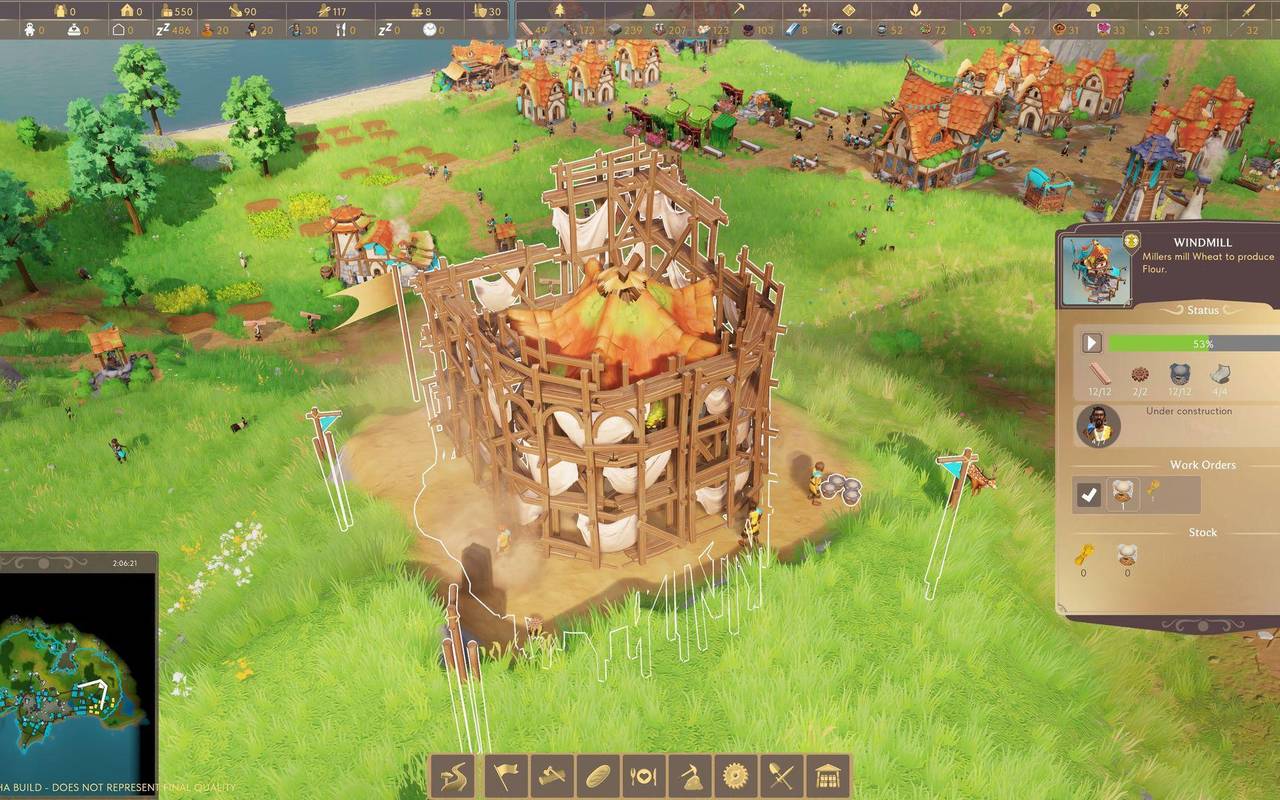Click the crossed shovels construction icon
Screen dimensions: 1280x800
tap(781, 775)
